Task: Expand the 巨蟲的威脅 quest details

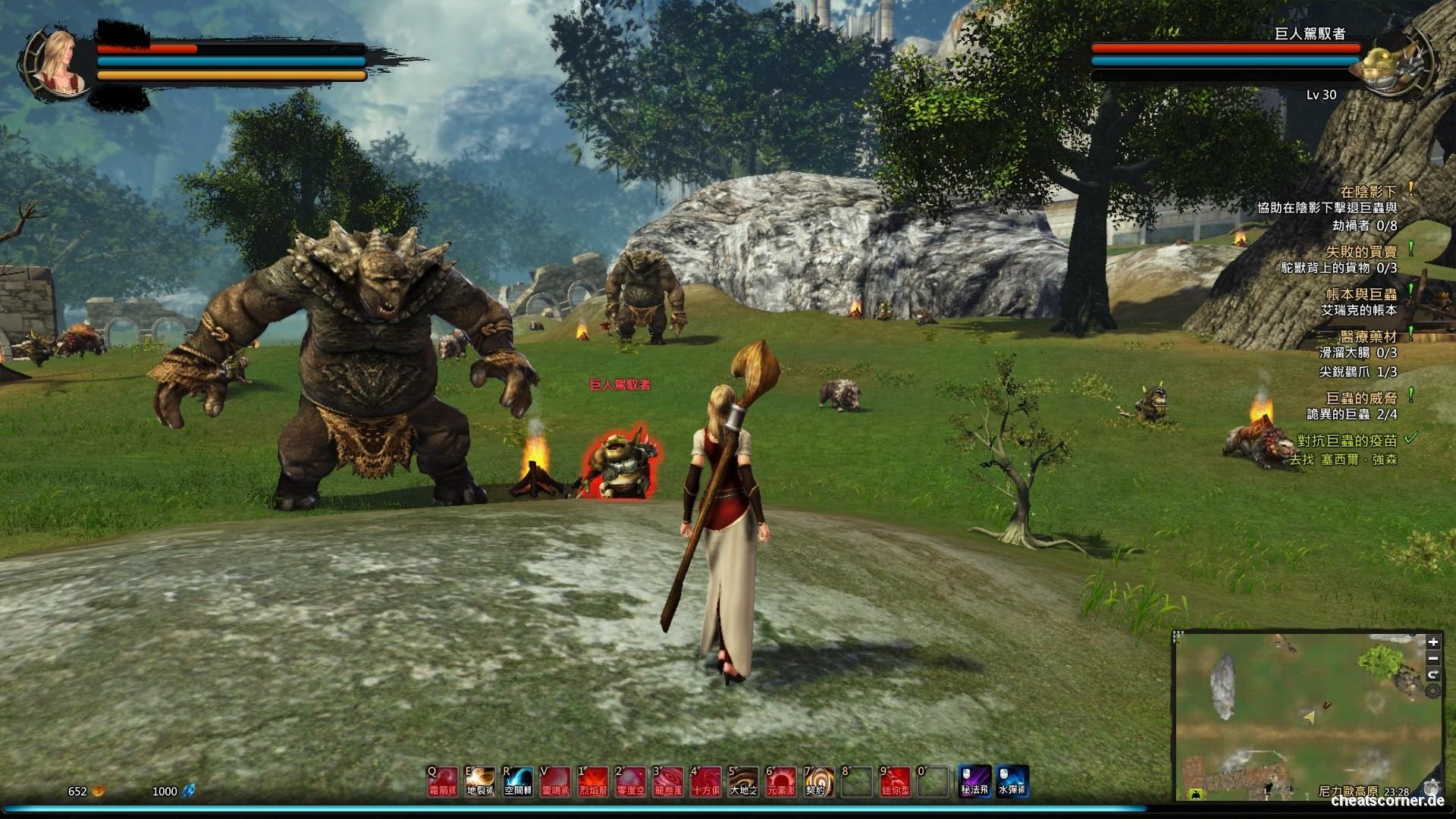Action: [1410, 395]
